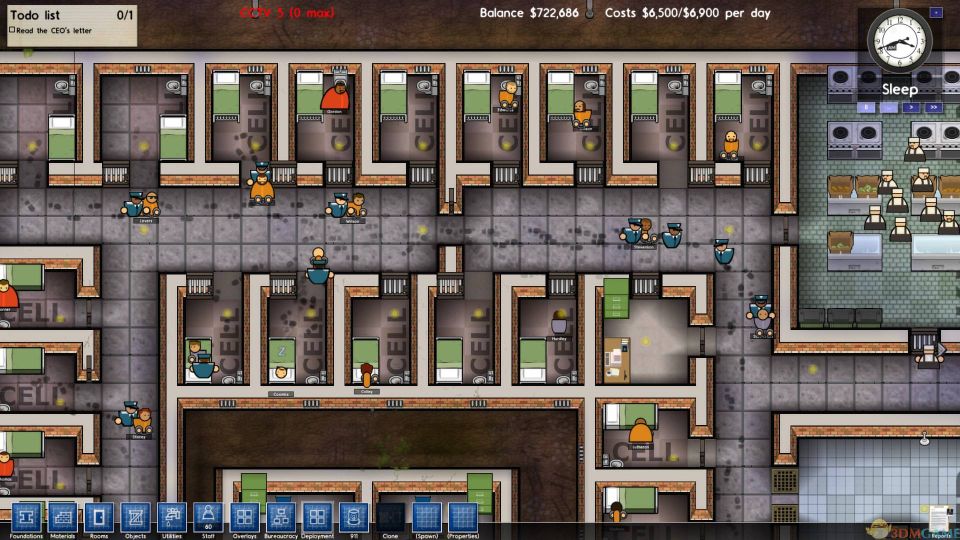Open the Foundations build menu
This screenshot has width=960, height=540.
point(29,517)
